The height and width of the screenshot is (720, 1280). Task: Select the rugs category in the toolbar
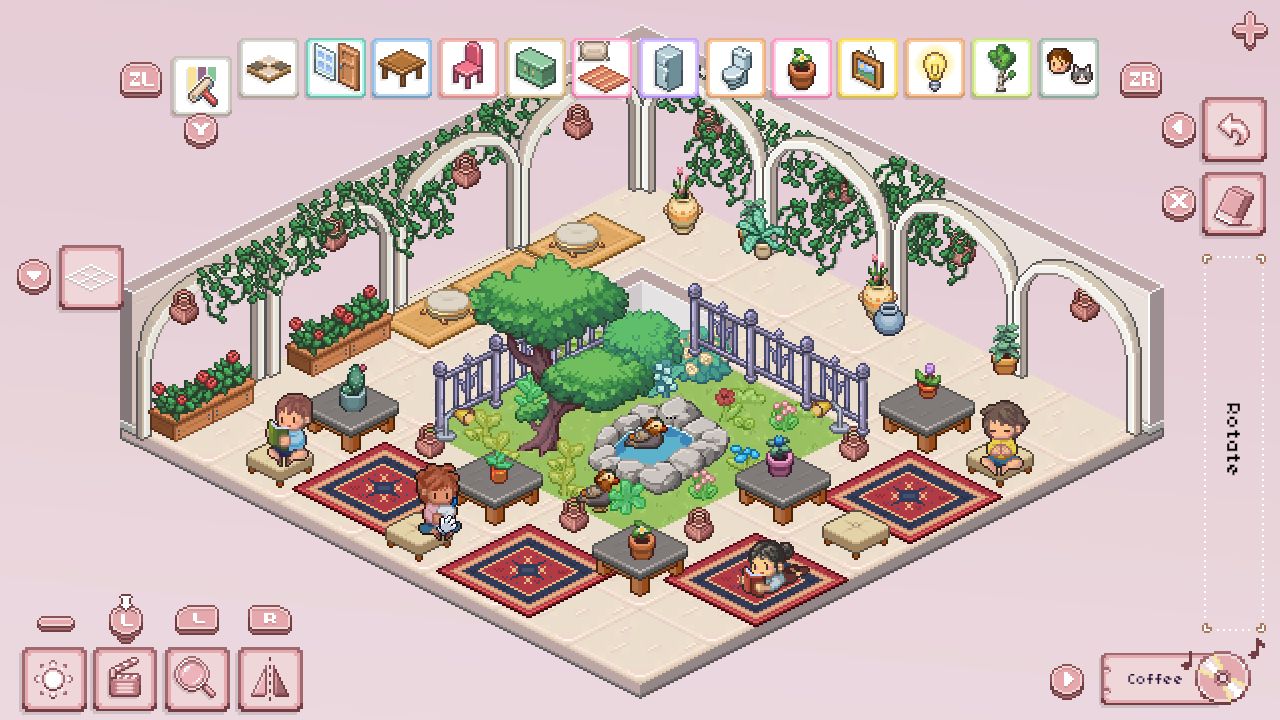[602, 68]
